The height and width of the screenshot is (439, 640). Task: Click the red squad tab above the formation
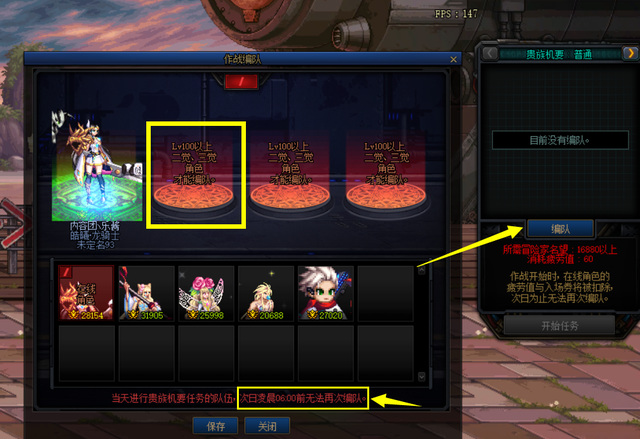coord(239,80)
